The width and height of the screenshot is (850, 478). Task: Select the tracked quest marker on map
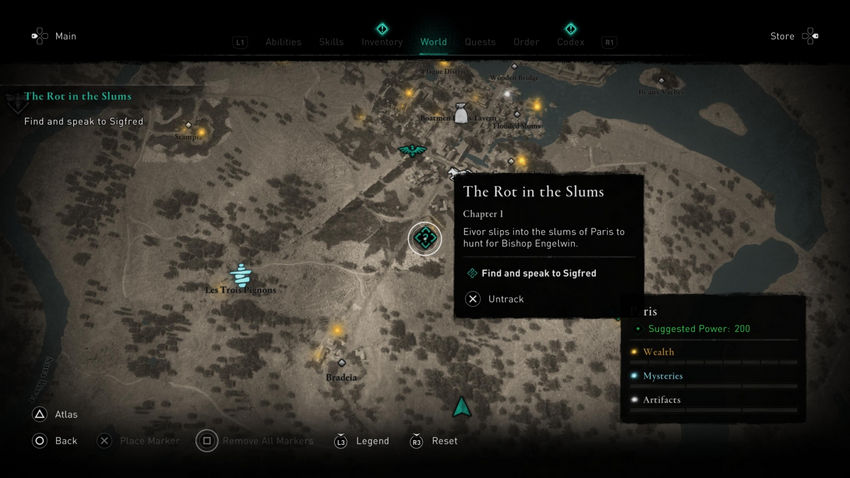(425, 238)
